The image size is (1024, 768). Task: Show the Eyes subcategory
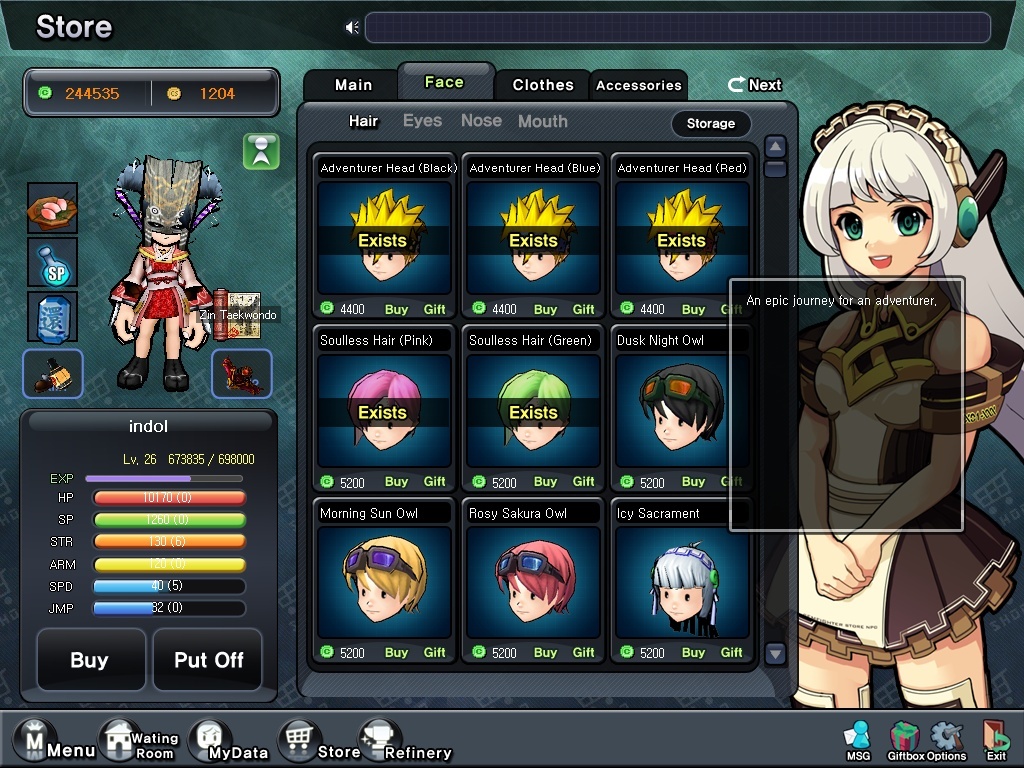[422, 121]
